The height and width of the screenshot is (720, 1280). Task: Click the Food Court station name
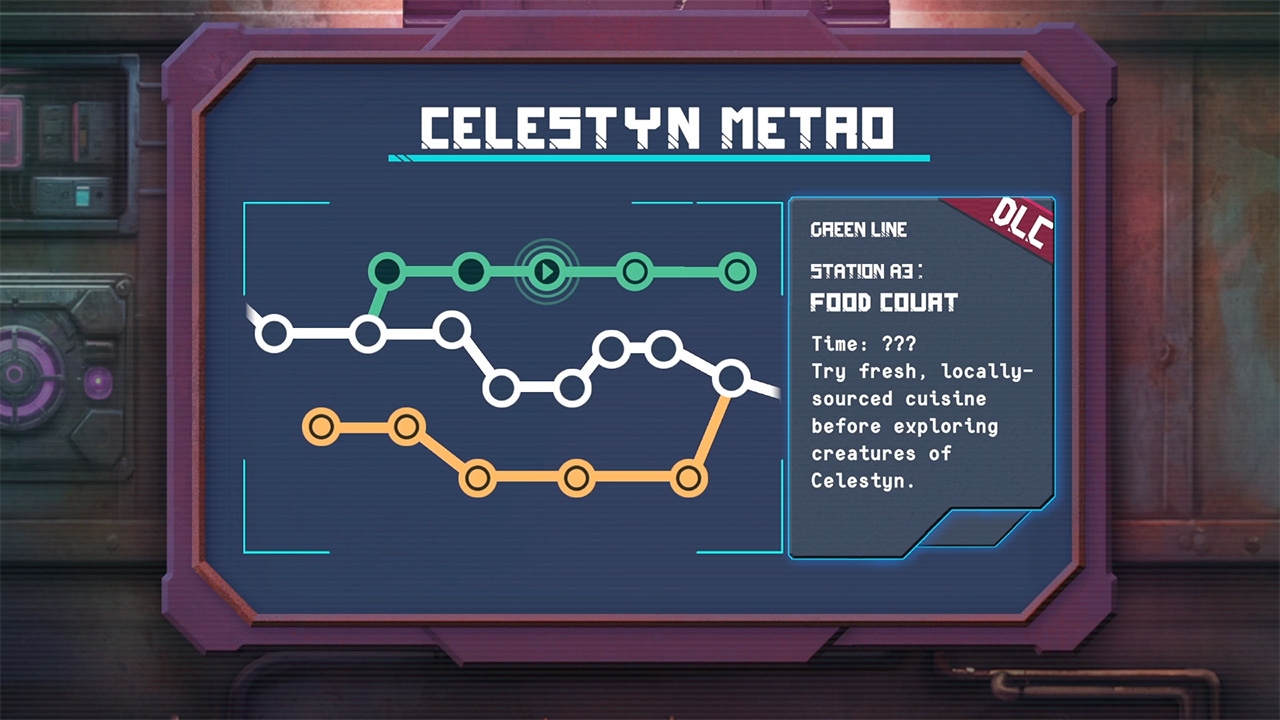pos(883,303)
